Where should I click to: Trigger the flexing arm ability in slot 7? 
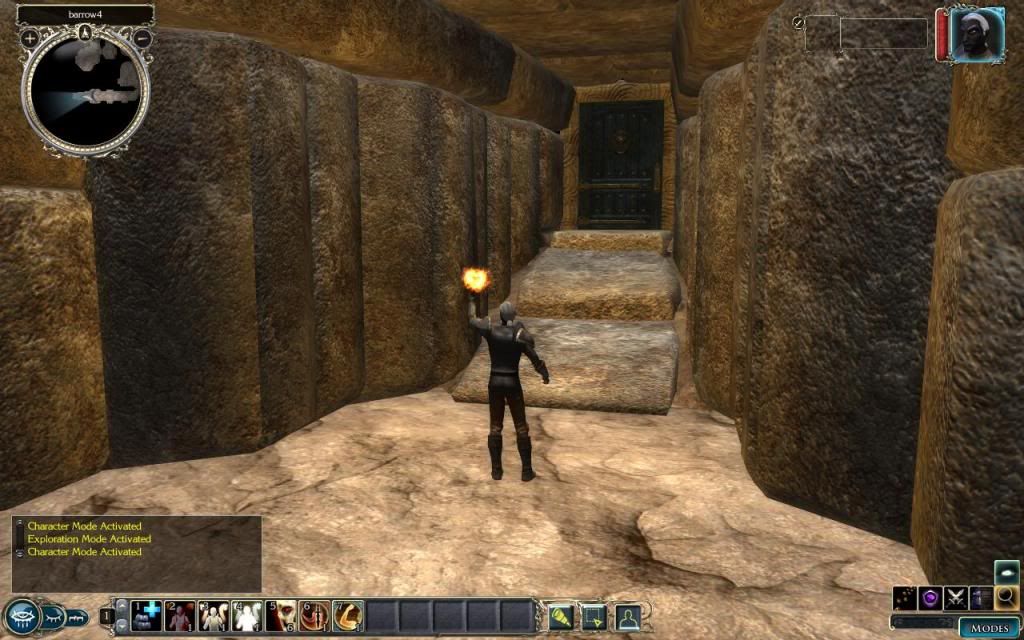click(x=347, y=615)
